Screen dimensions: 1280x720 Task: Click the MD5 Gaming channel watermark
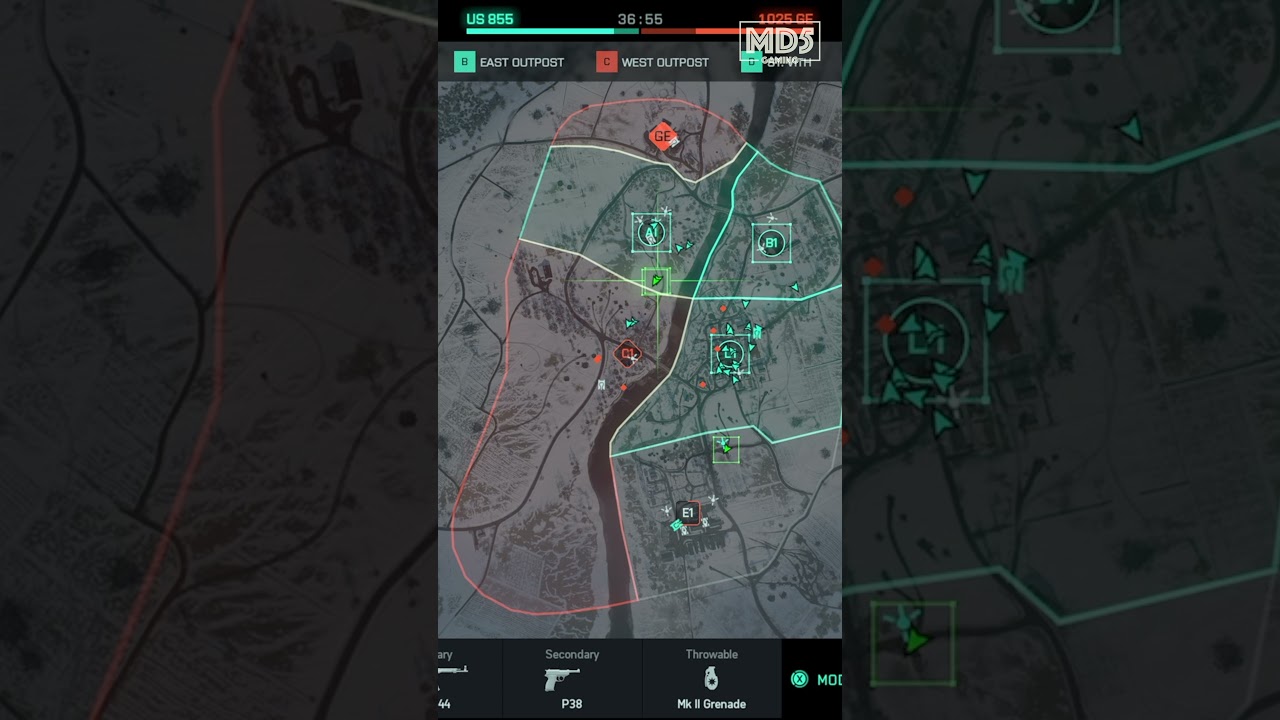[779, 42]
